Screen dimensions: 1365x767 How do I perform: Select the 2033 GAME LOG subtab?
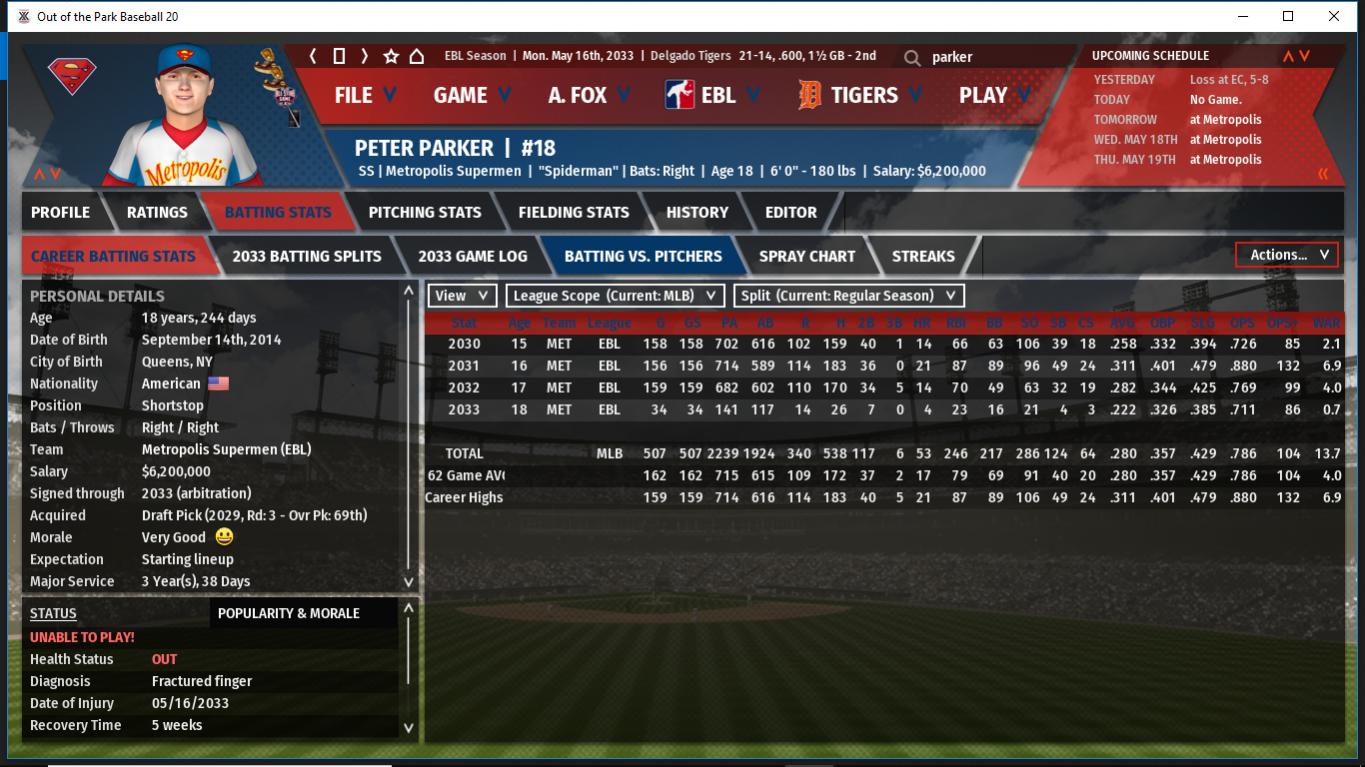click(472, 256)
